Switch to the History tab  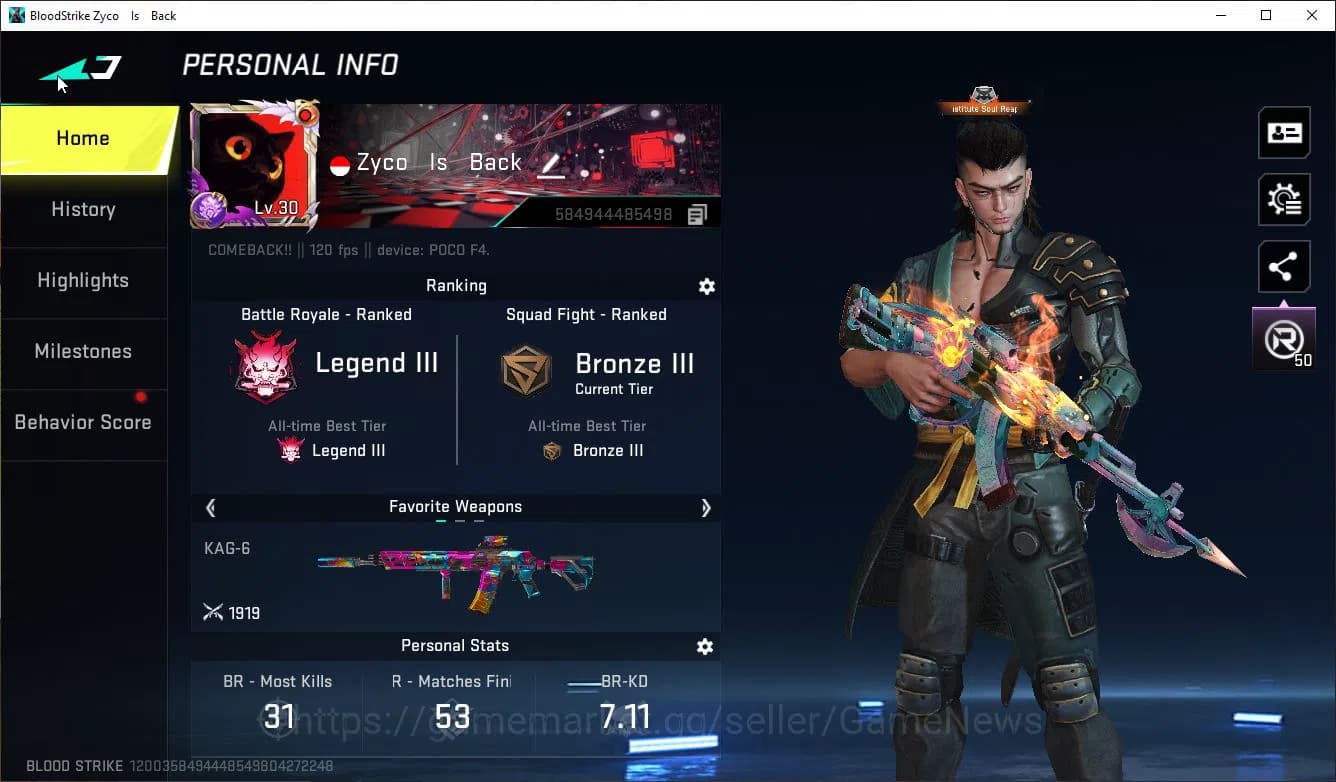(x=83, y=209)
